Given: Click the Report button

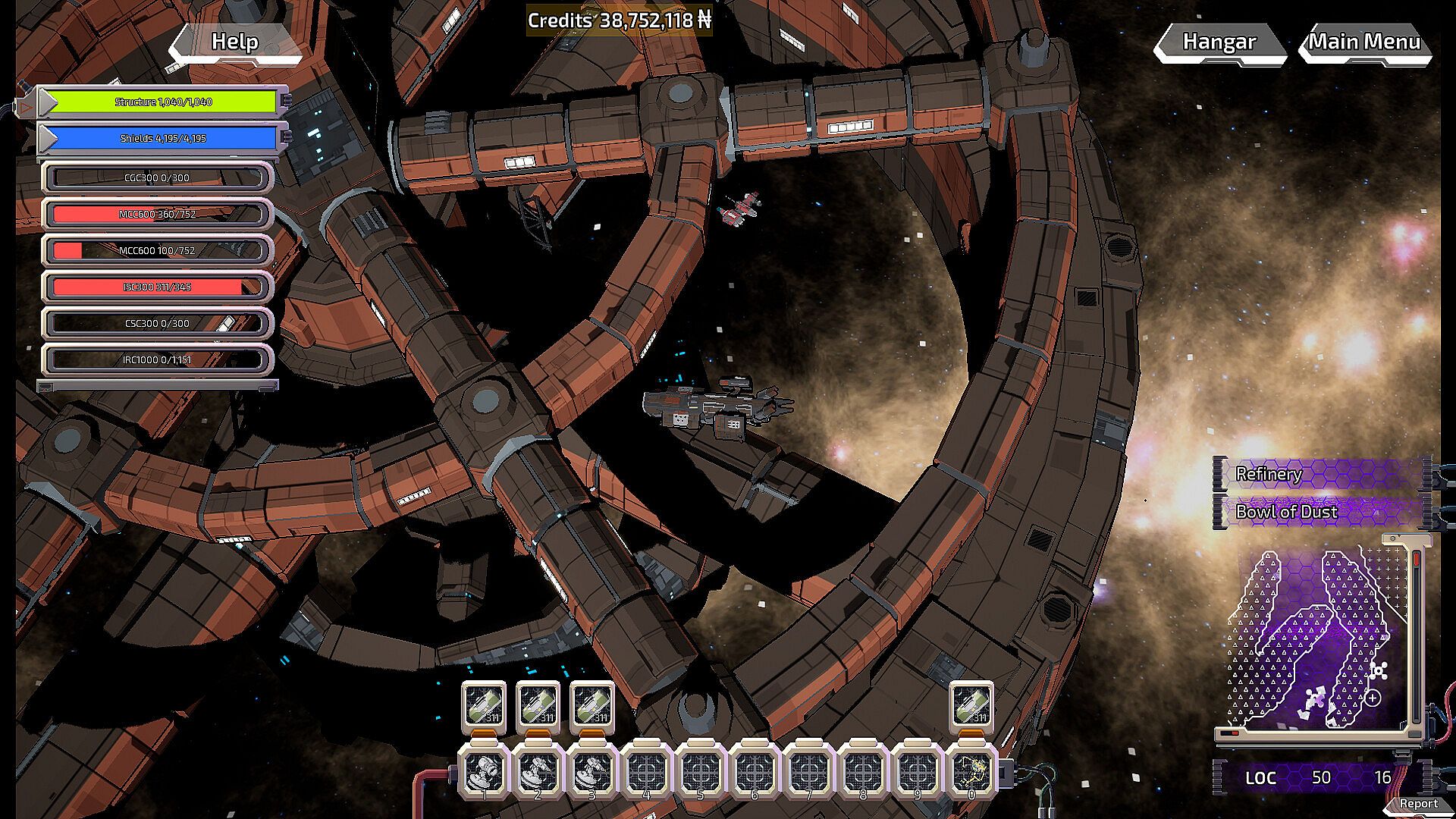Looking at the screenshot, I should [1418, 804].
